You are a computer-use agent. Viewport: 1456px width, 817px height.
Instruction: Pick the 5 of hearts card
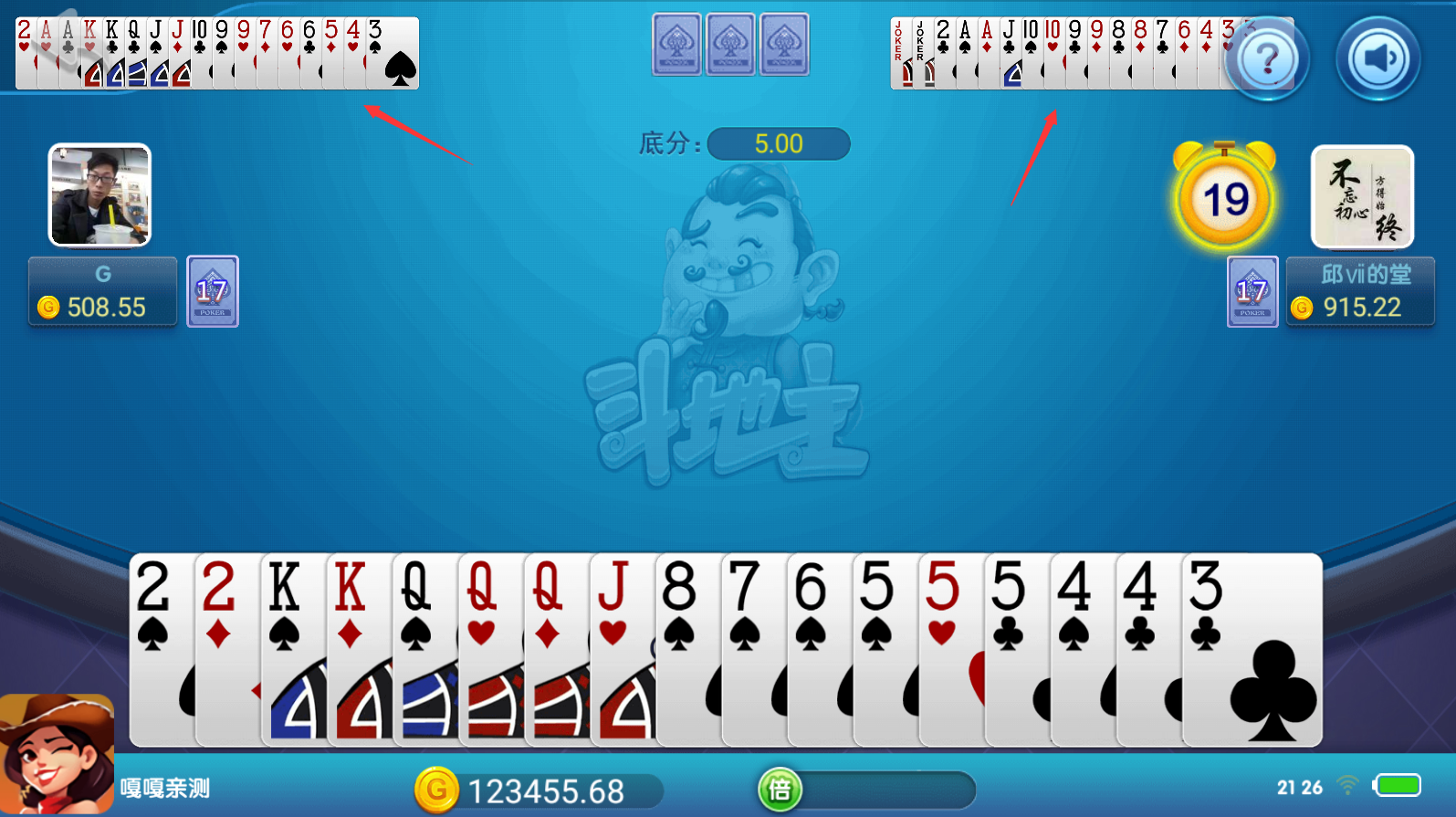point(950,648)
